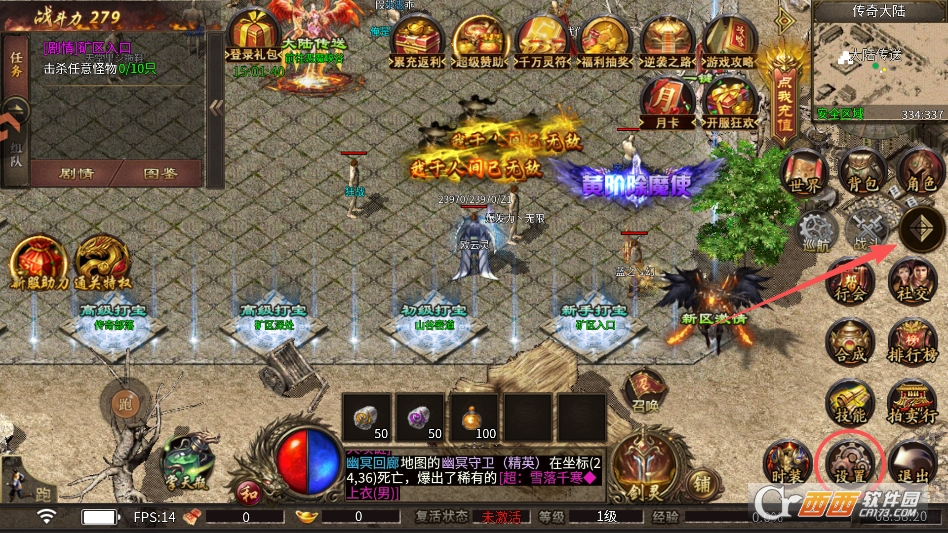Activate the 剑灵 sword spirit button

(x=640, y=464)
